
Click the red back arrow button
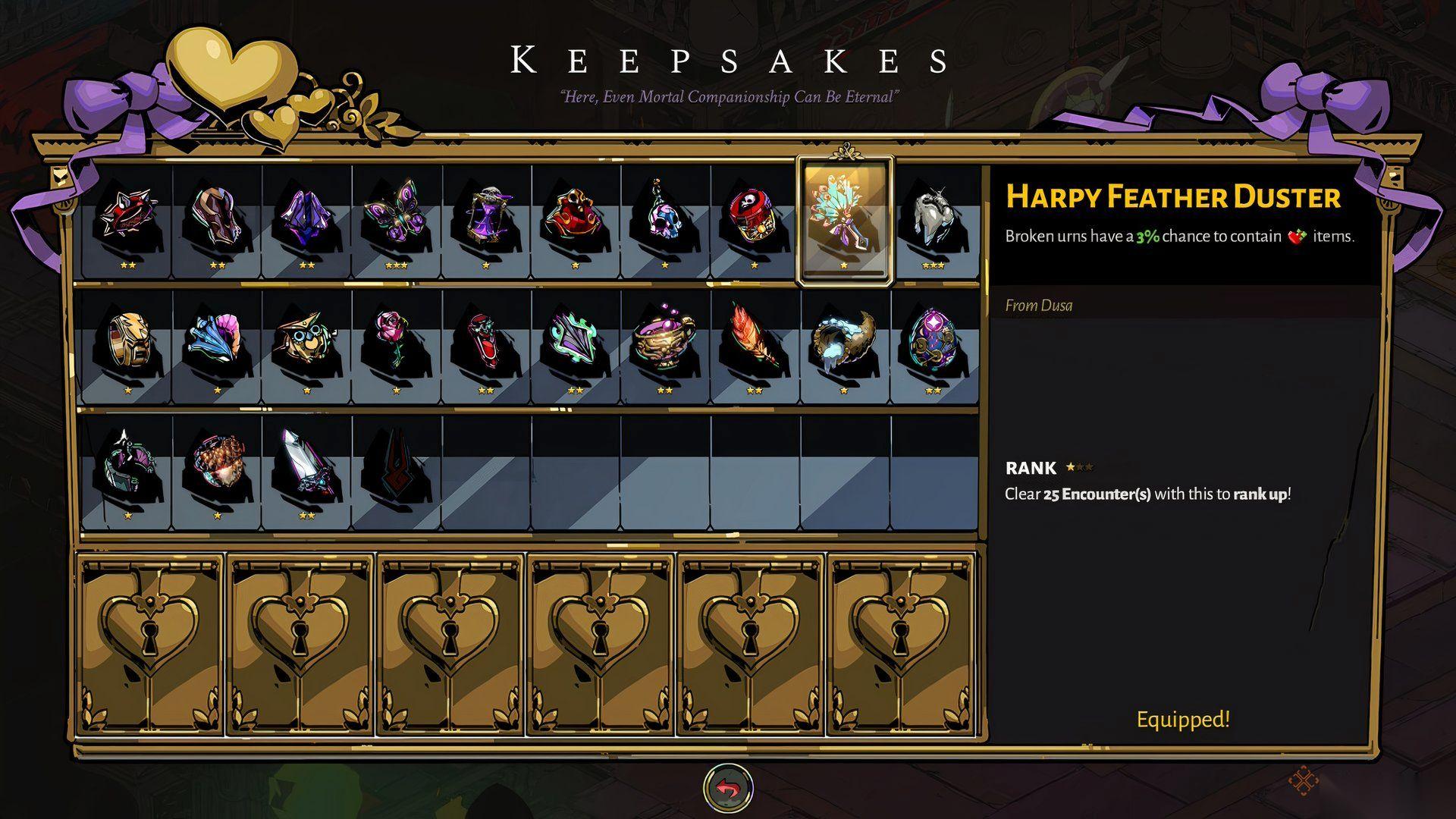(728, 788)
